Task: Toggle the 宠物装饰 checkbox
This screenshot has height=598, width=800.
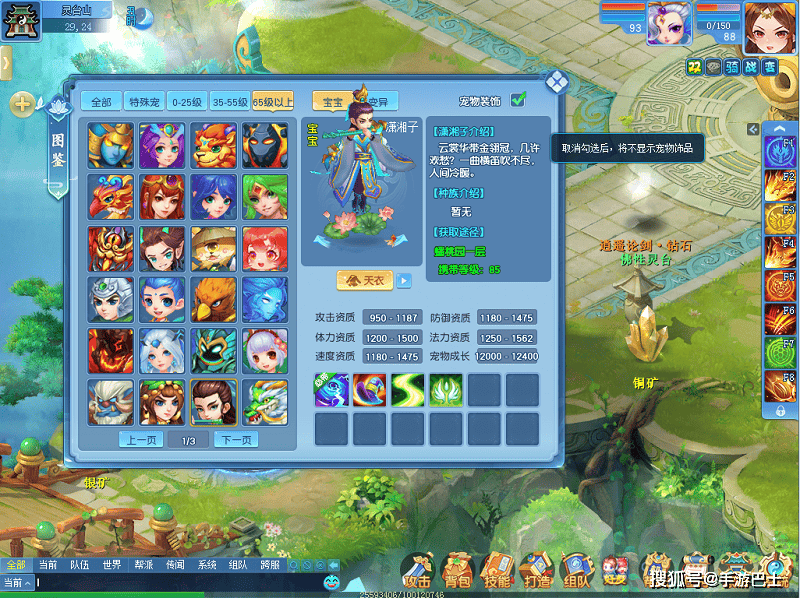Action: tap(518, 100)
